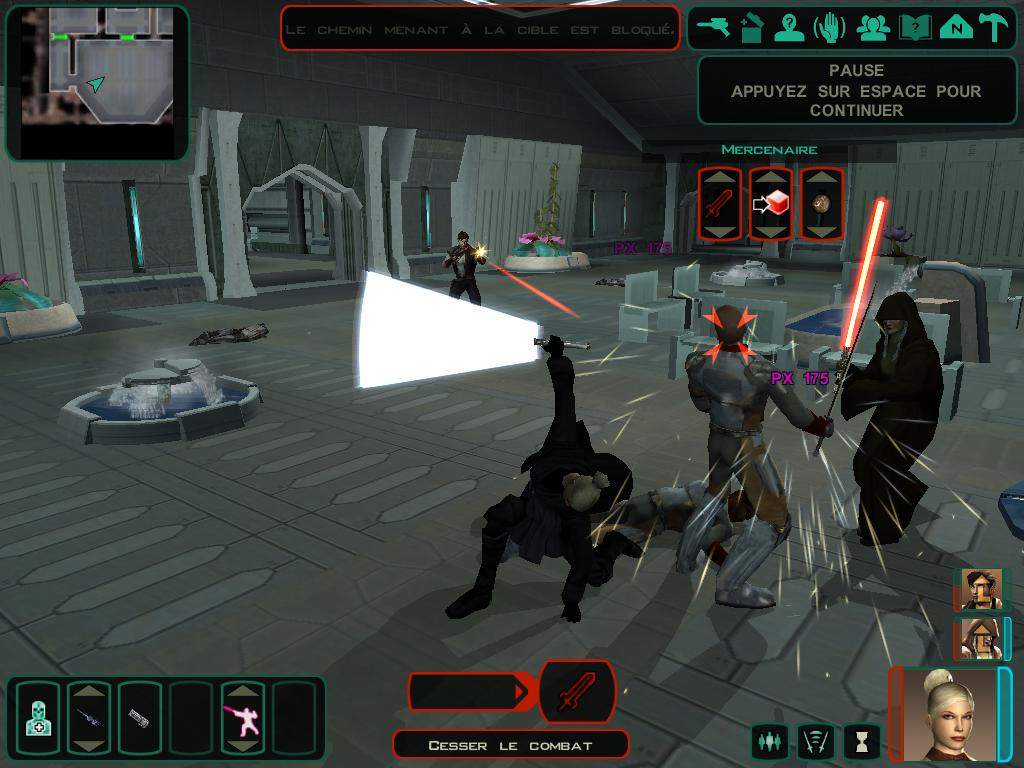Select the rifle weapon action slot
The width and height of the screenshot is (1024, 768).
[89, 717]
